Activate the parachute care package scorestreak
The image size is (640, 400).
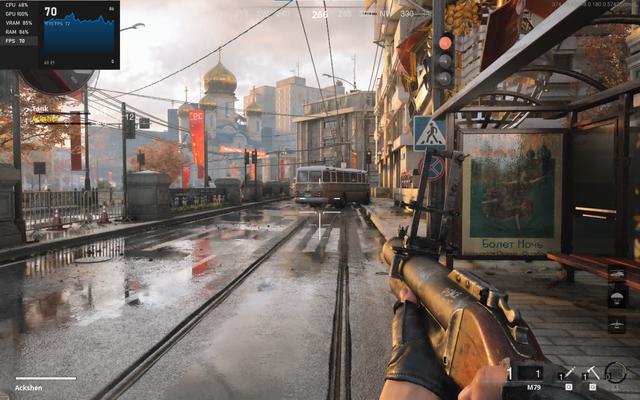pyautogui.click(x=617, y=299)
